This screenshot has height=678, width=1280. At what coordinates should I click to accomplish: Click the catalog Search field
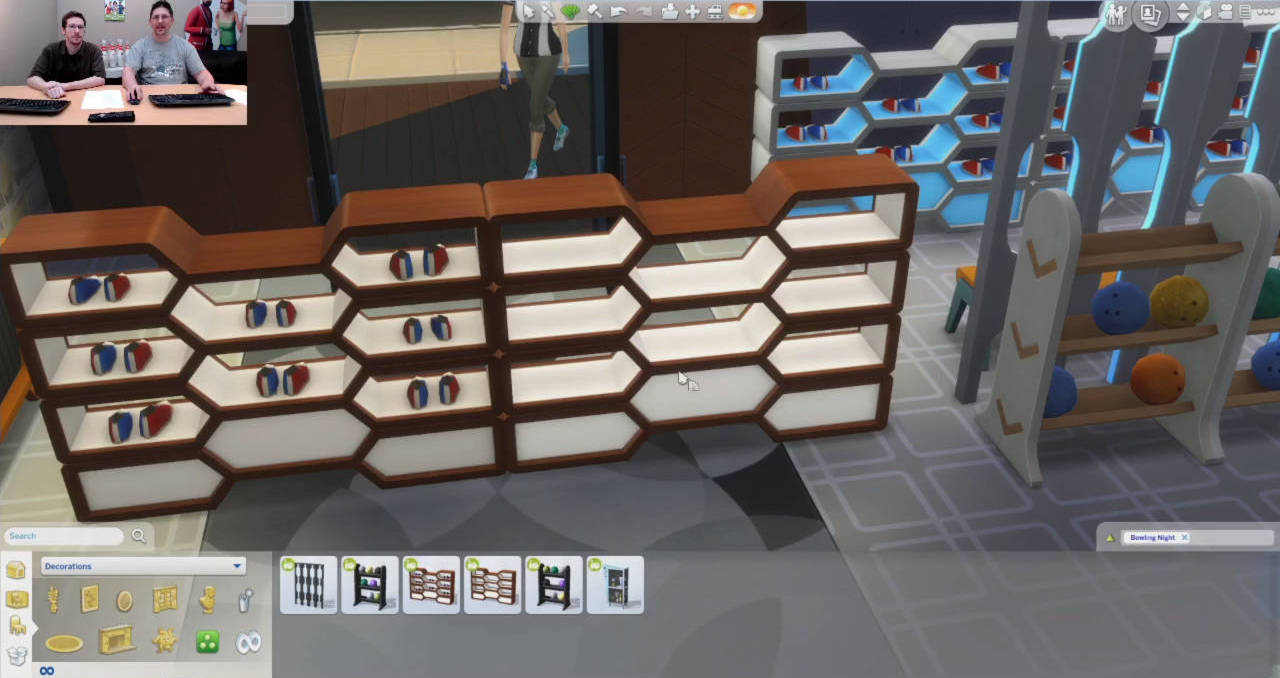(65, 536)
